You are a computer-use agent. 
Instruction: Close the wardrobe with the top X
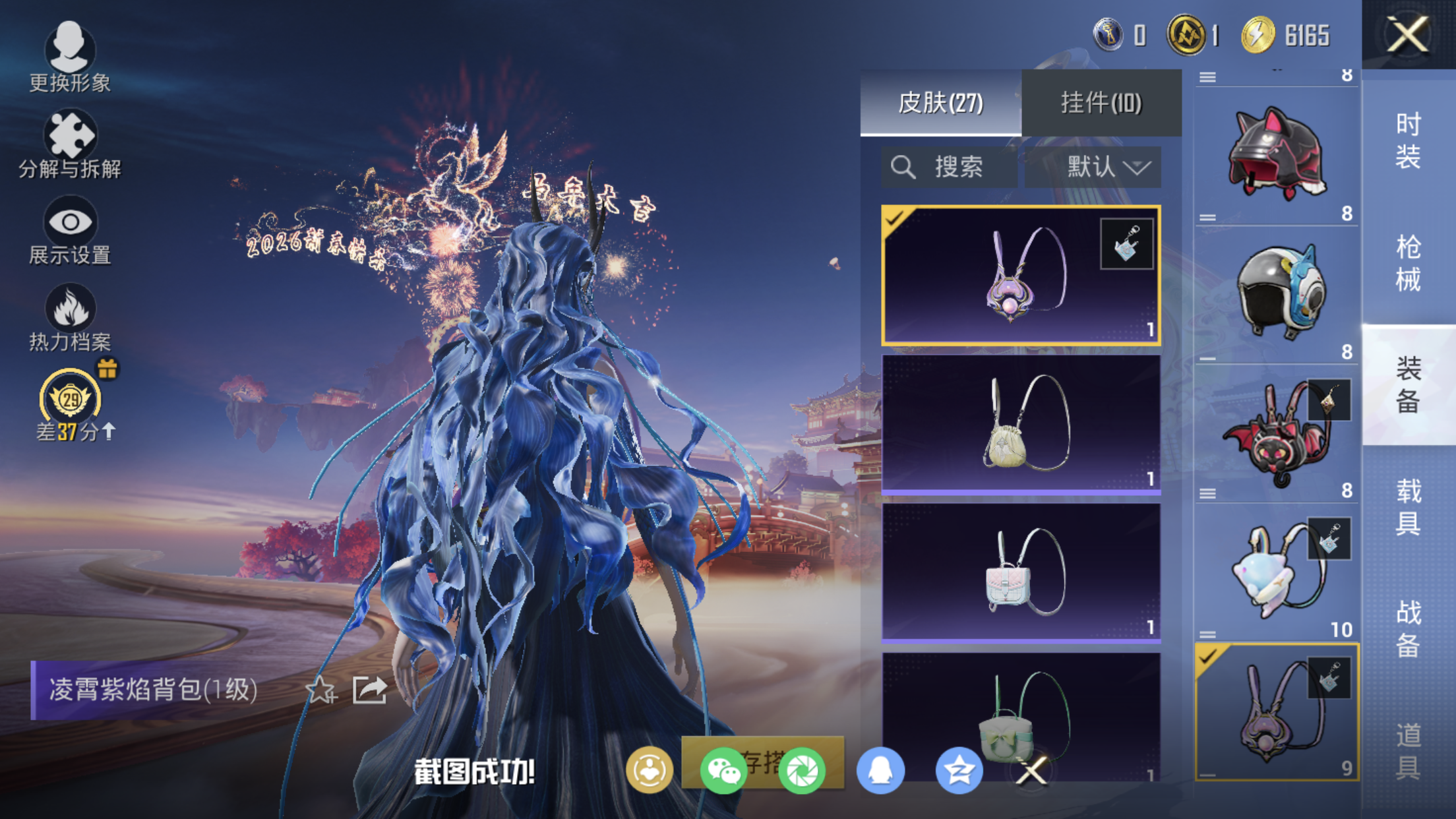click(1408, 34)
